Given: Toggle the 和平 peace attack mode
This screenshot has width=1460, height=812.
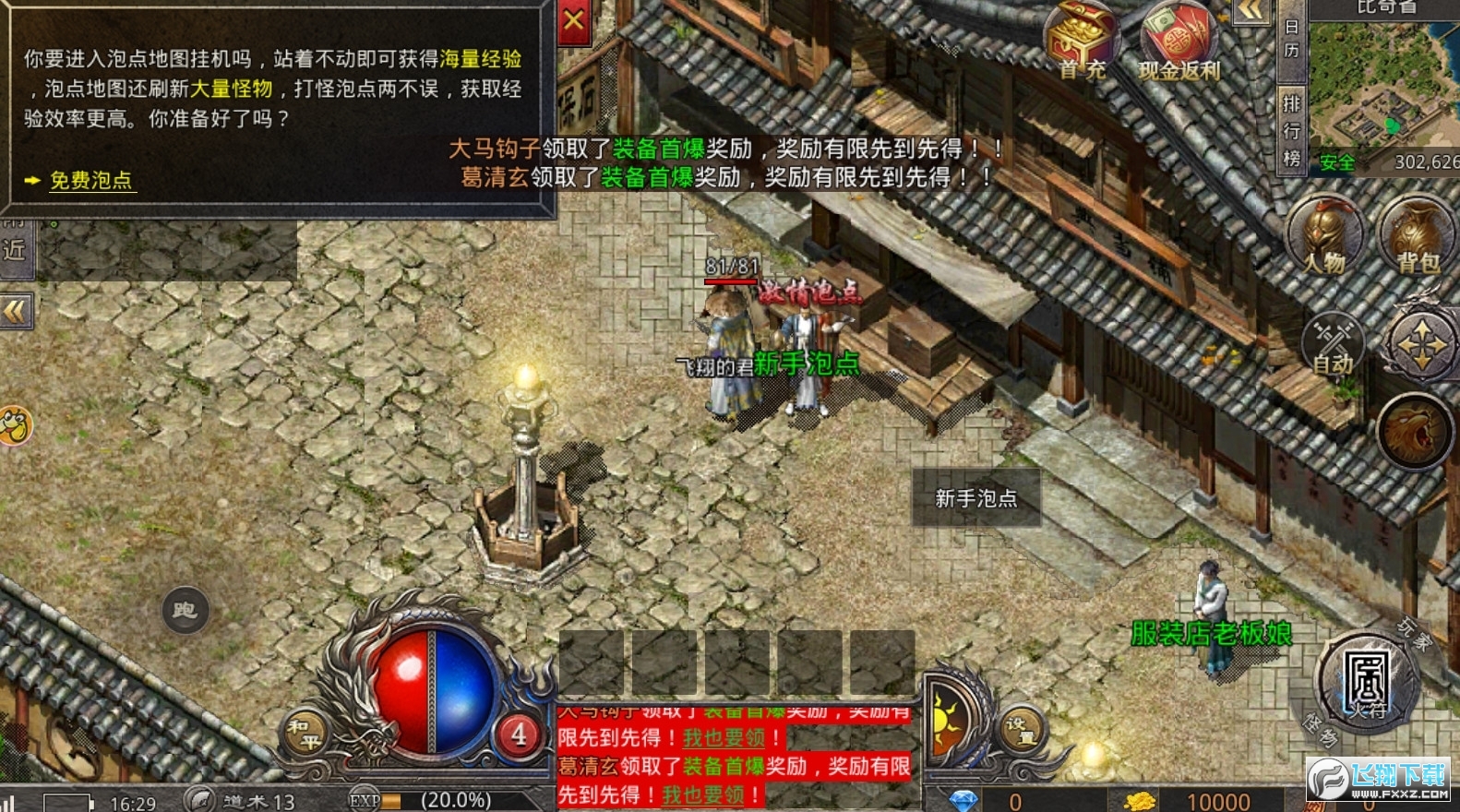Looking at the screenshot, I should tap(305, 728).
